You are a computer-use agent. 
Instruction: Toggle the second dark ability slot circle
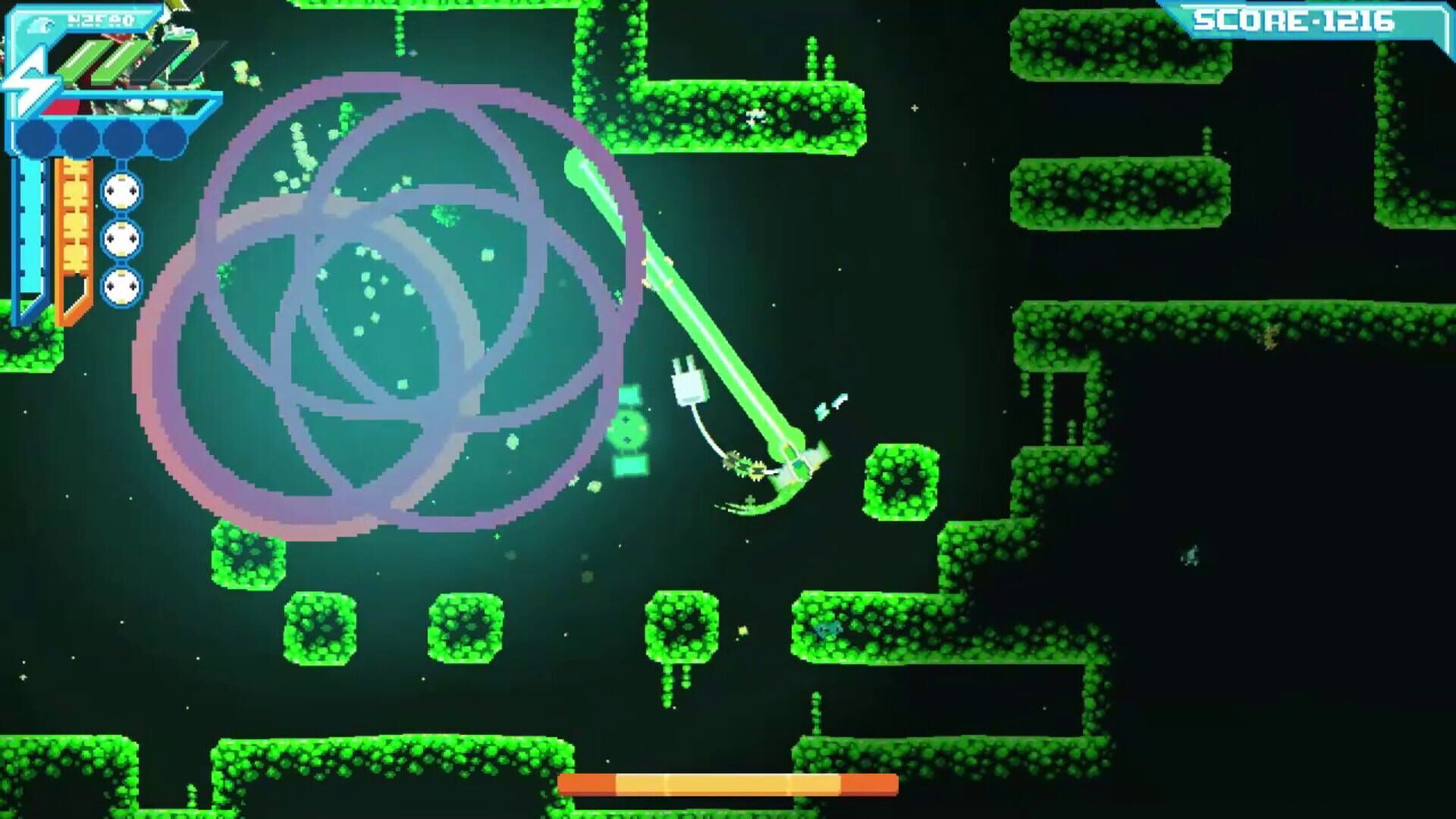tap(78, 137)
